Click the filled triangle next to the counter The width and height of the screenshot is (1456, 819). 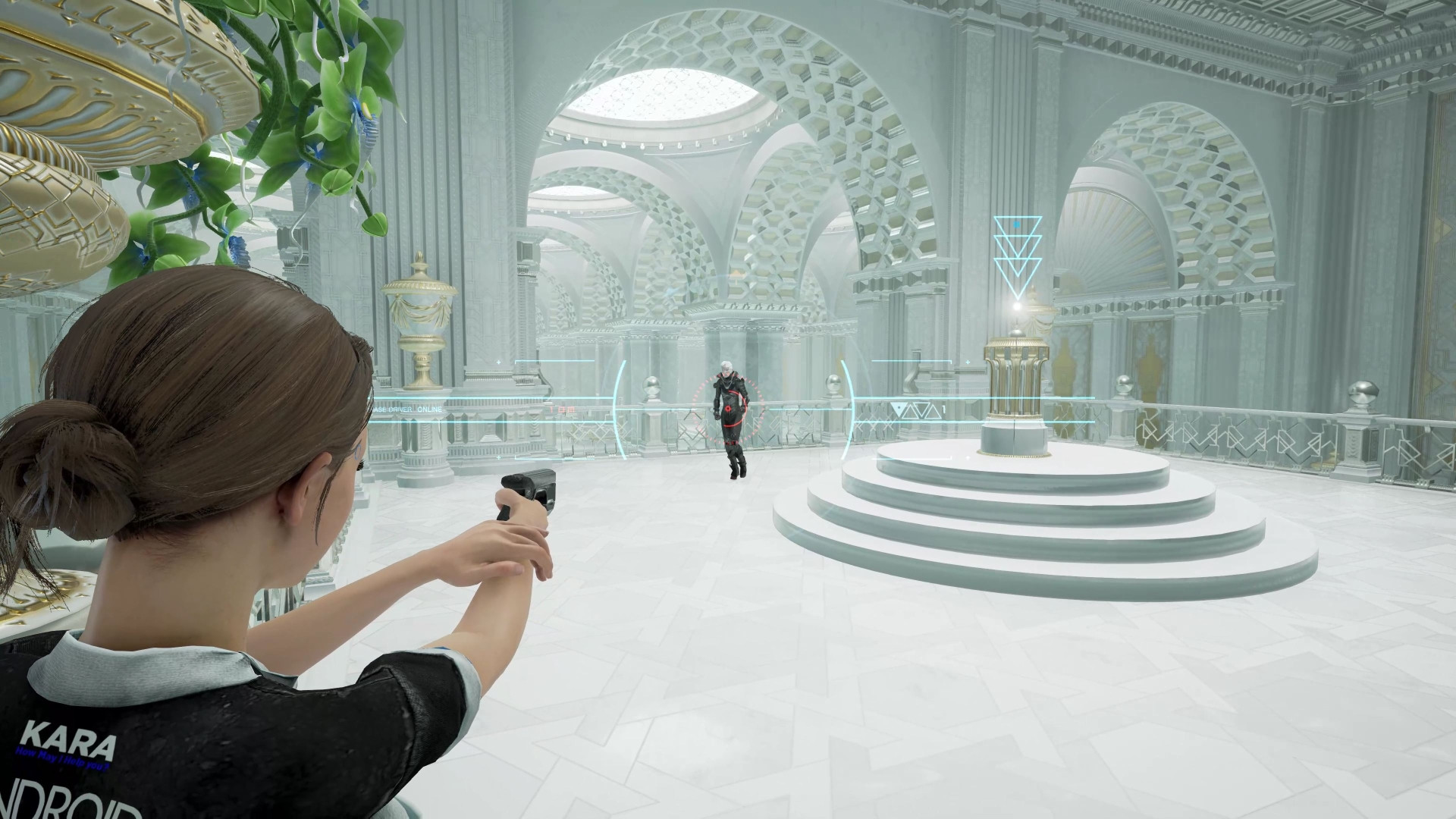click(897, 408)
